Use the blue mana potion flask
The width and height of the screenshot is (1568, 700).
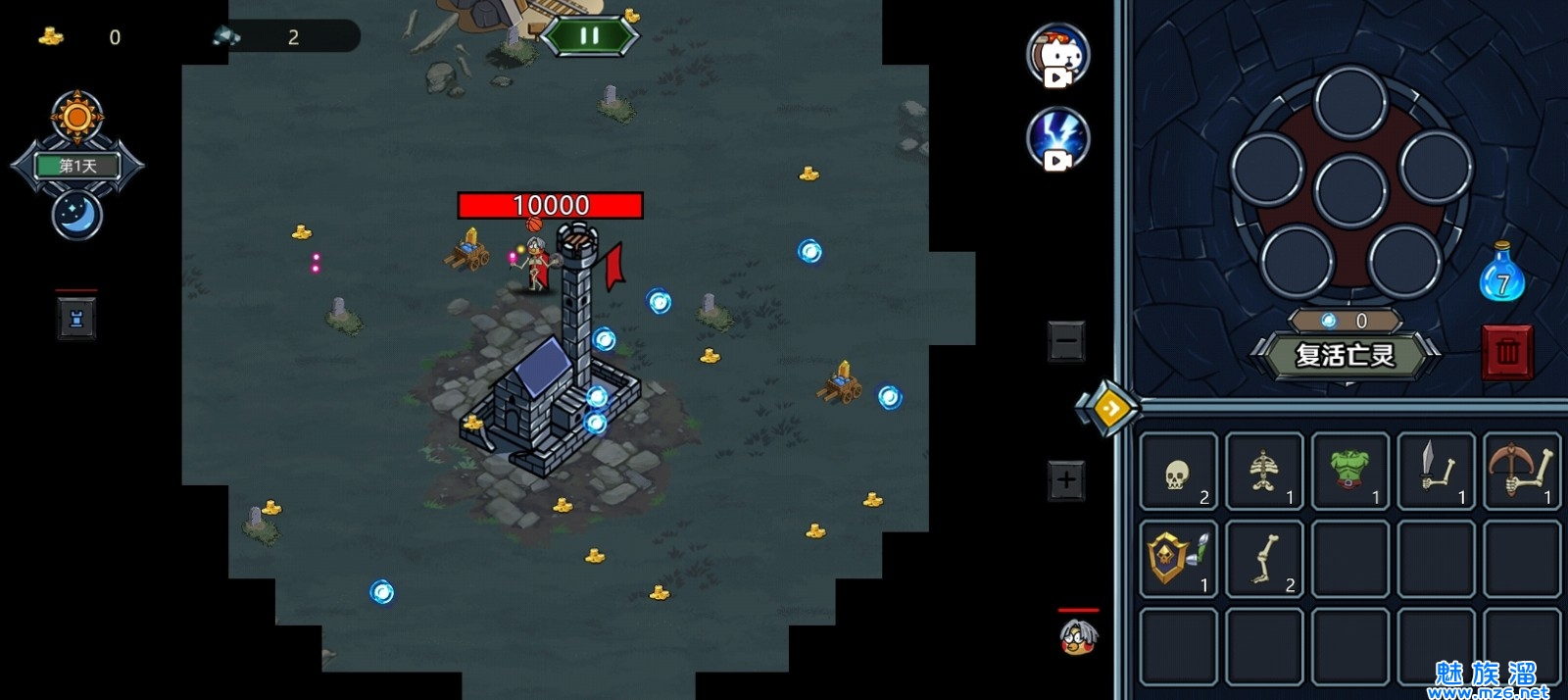[x=1501, y=274]
